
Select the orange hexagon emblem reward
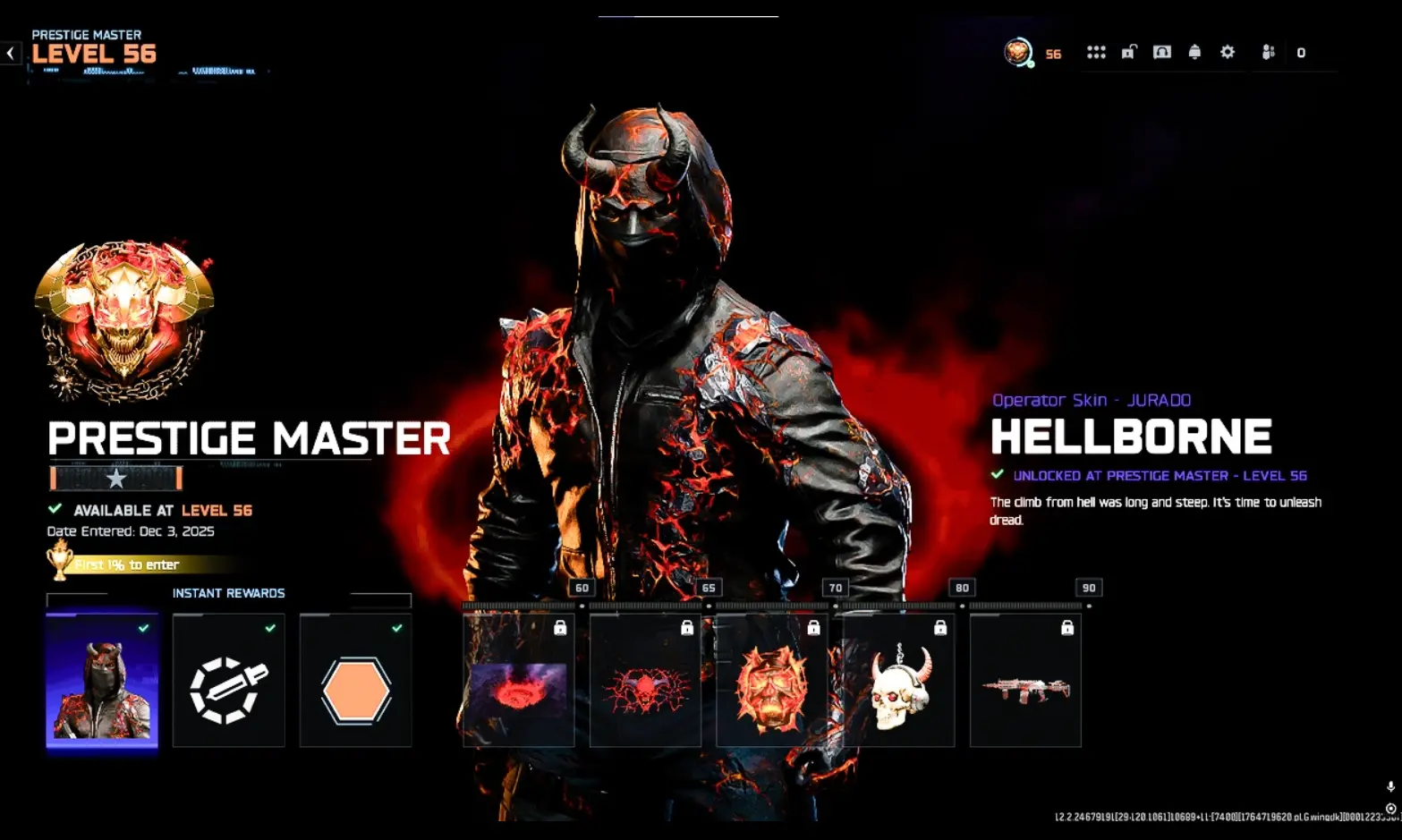(x=355, y=681)
